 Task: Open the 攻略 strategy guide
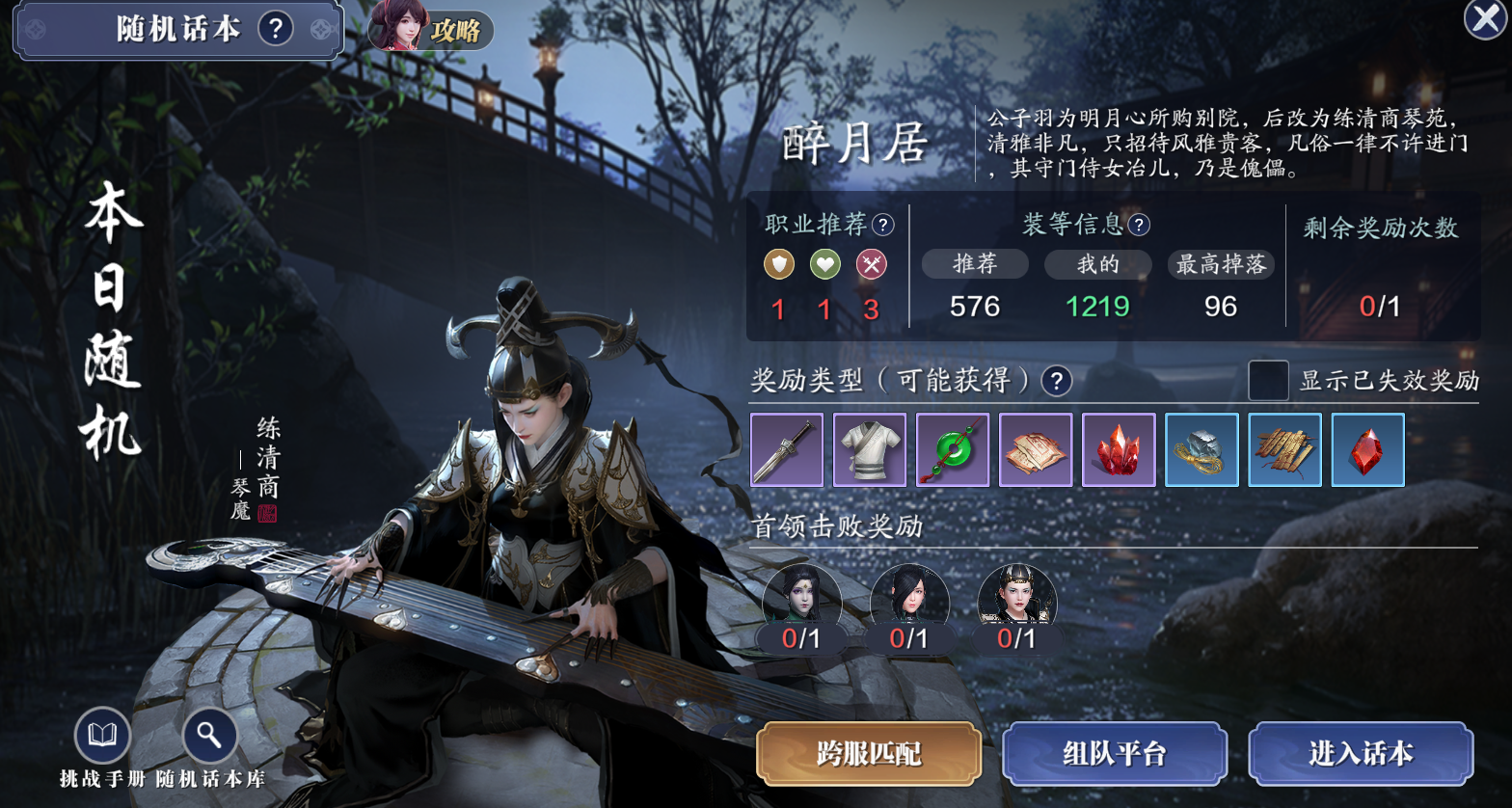431,28
